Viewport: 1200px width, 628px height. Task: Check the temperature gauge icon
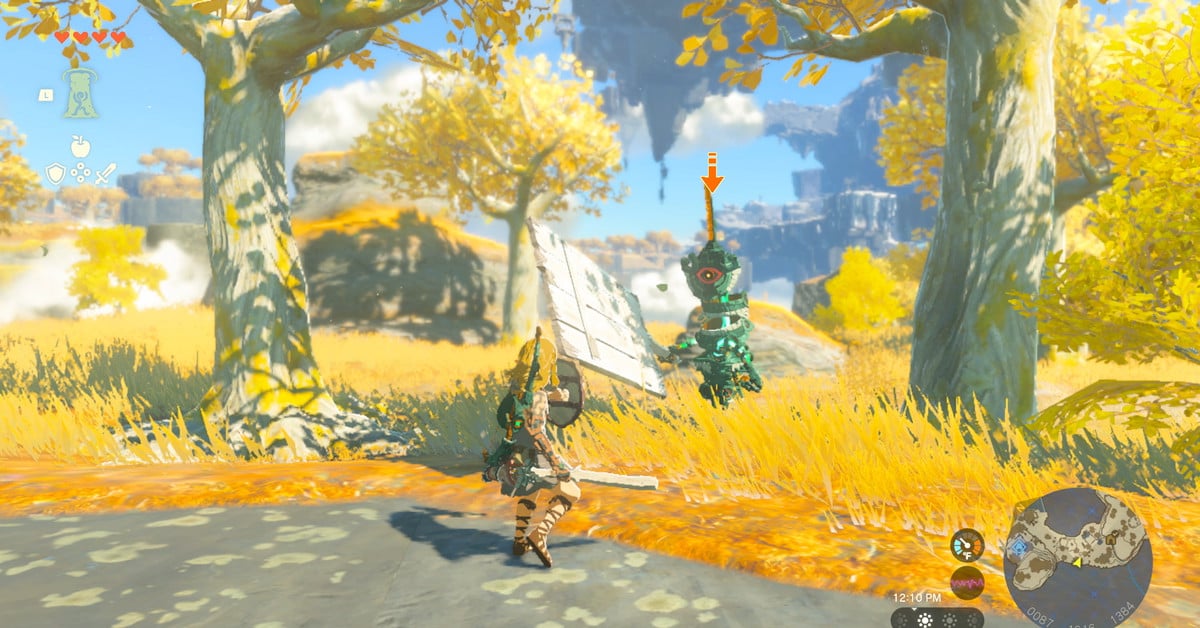966,545
